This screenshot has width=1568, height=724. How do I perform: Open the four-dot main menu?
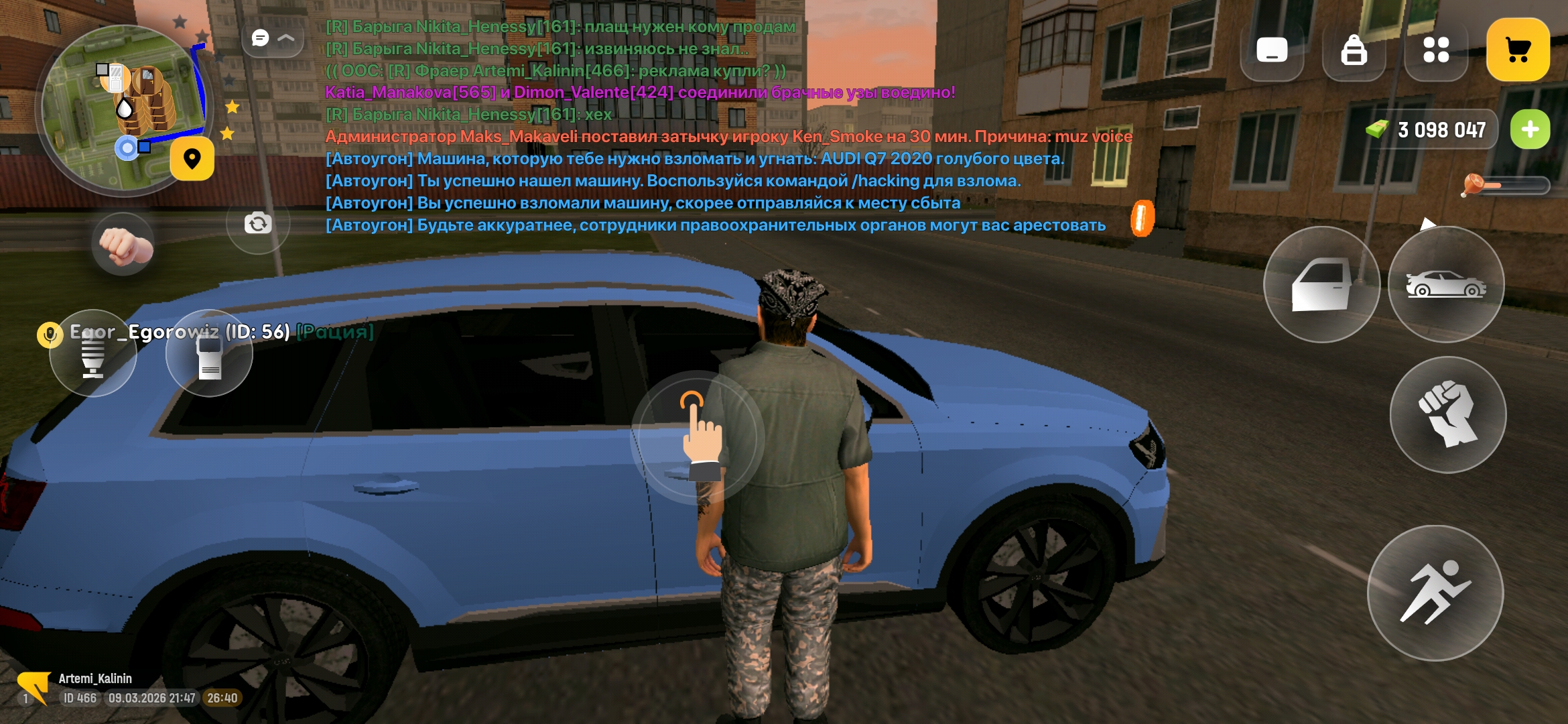click(x=1436, y=50)
